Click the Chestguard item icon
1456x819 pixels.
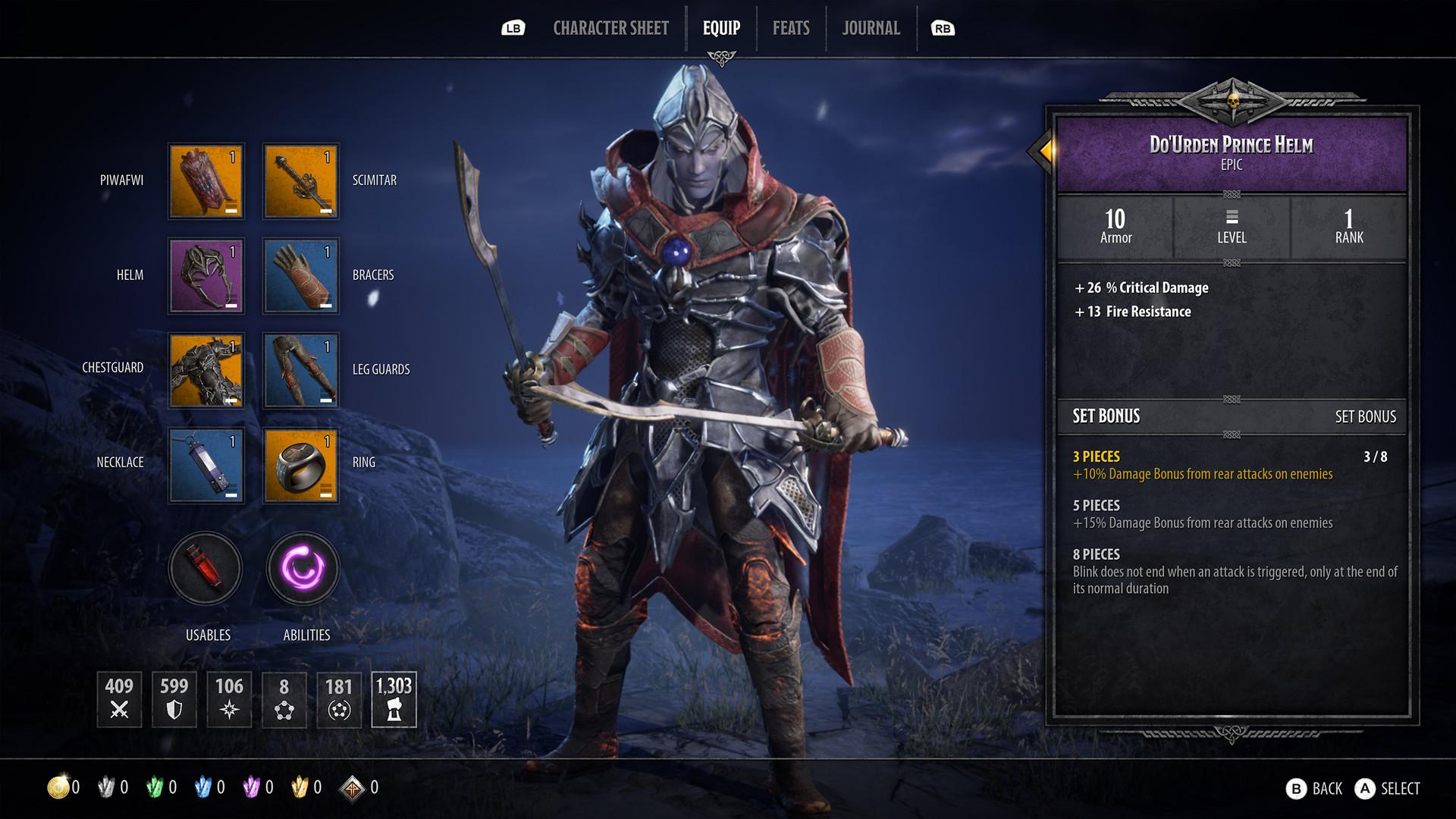[x=206, y=370]
